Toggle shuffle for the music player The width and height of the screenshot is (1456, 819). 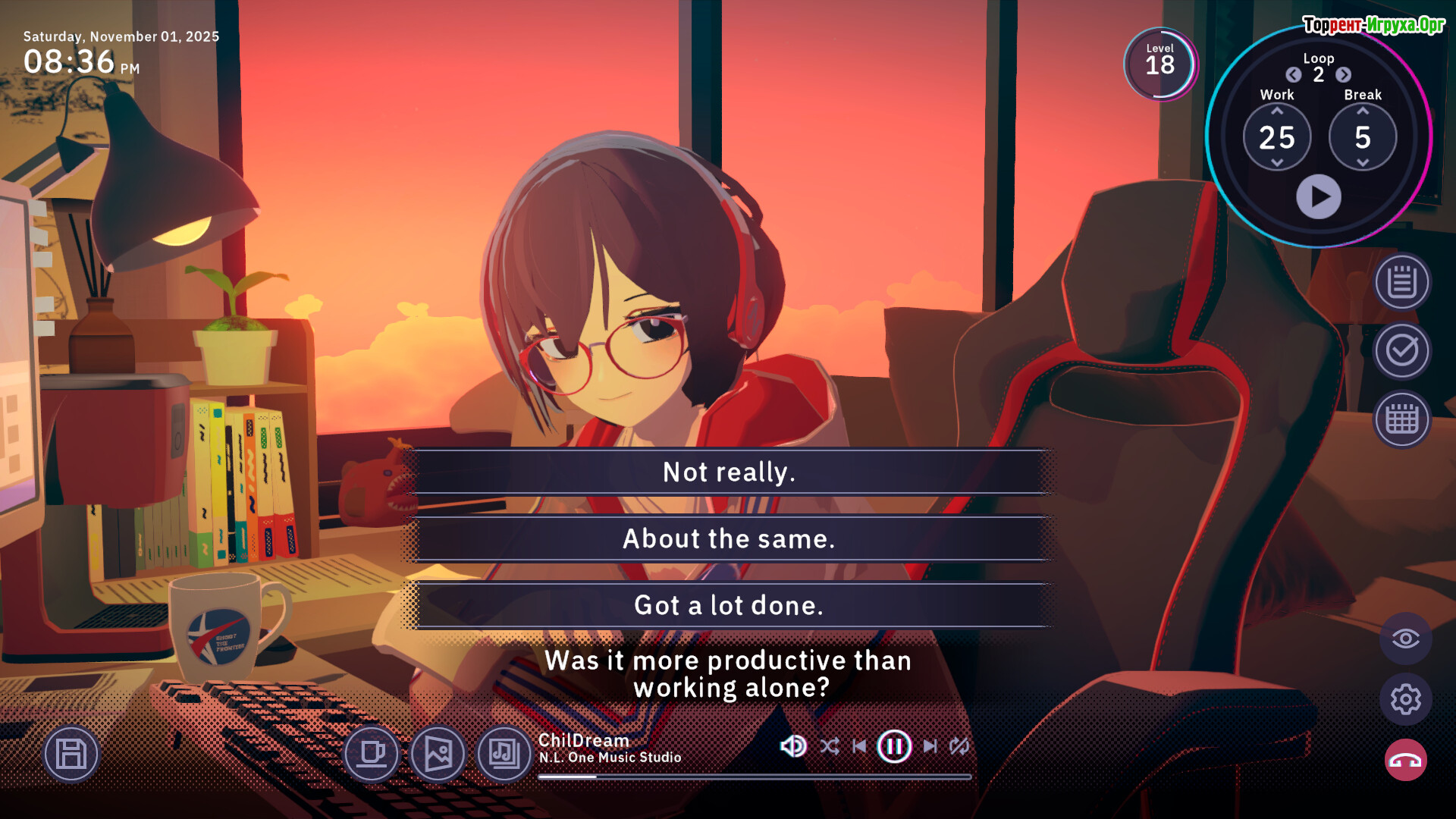tap(830, 747)
